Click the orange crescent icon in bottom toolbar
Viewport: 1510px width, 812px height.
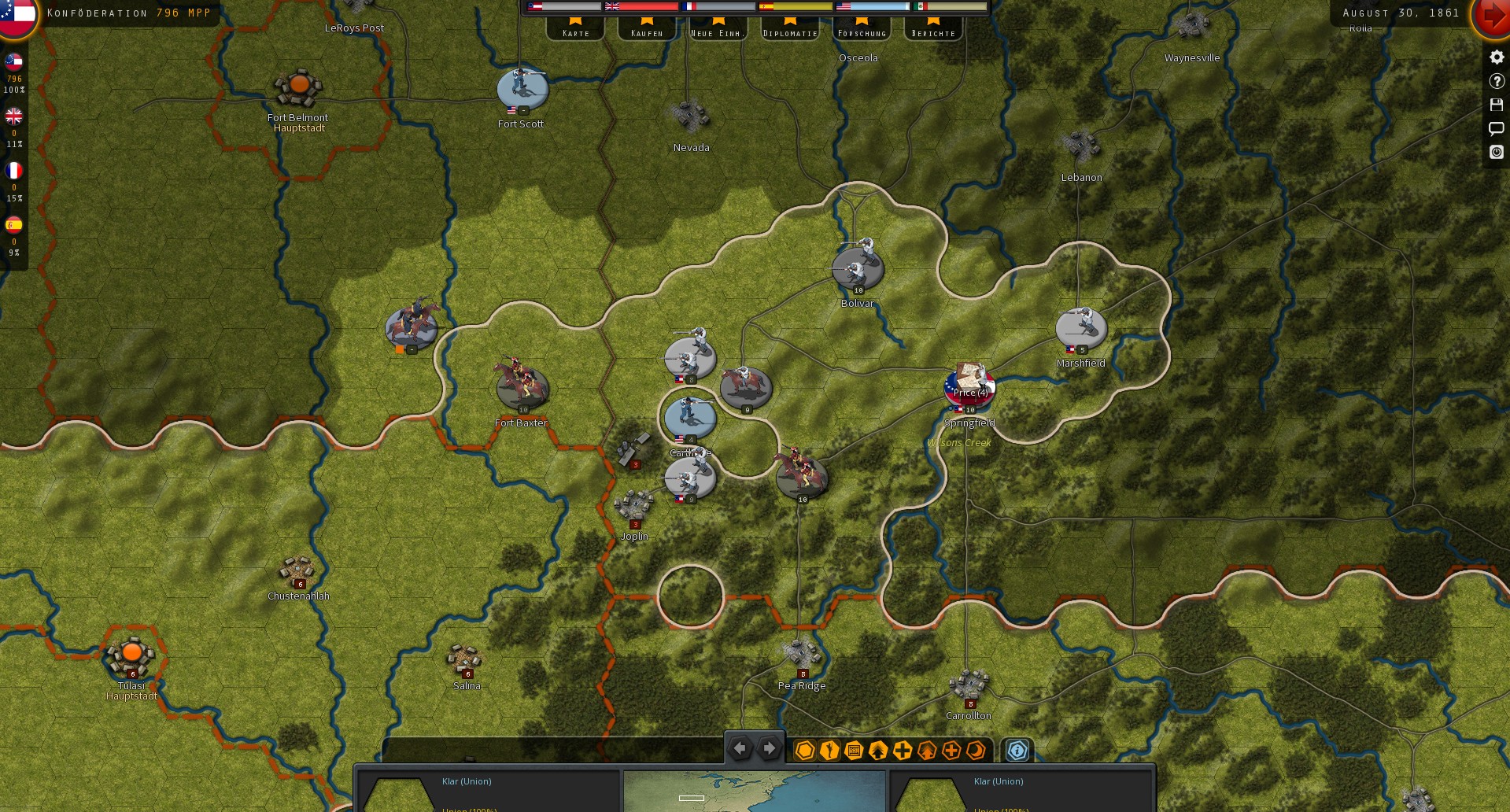pyautogui.click(x=977, y=751)
